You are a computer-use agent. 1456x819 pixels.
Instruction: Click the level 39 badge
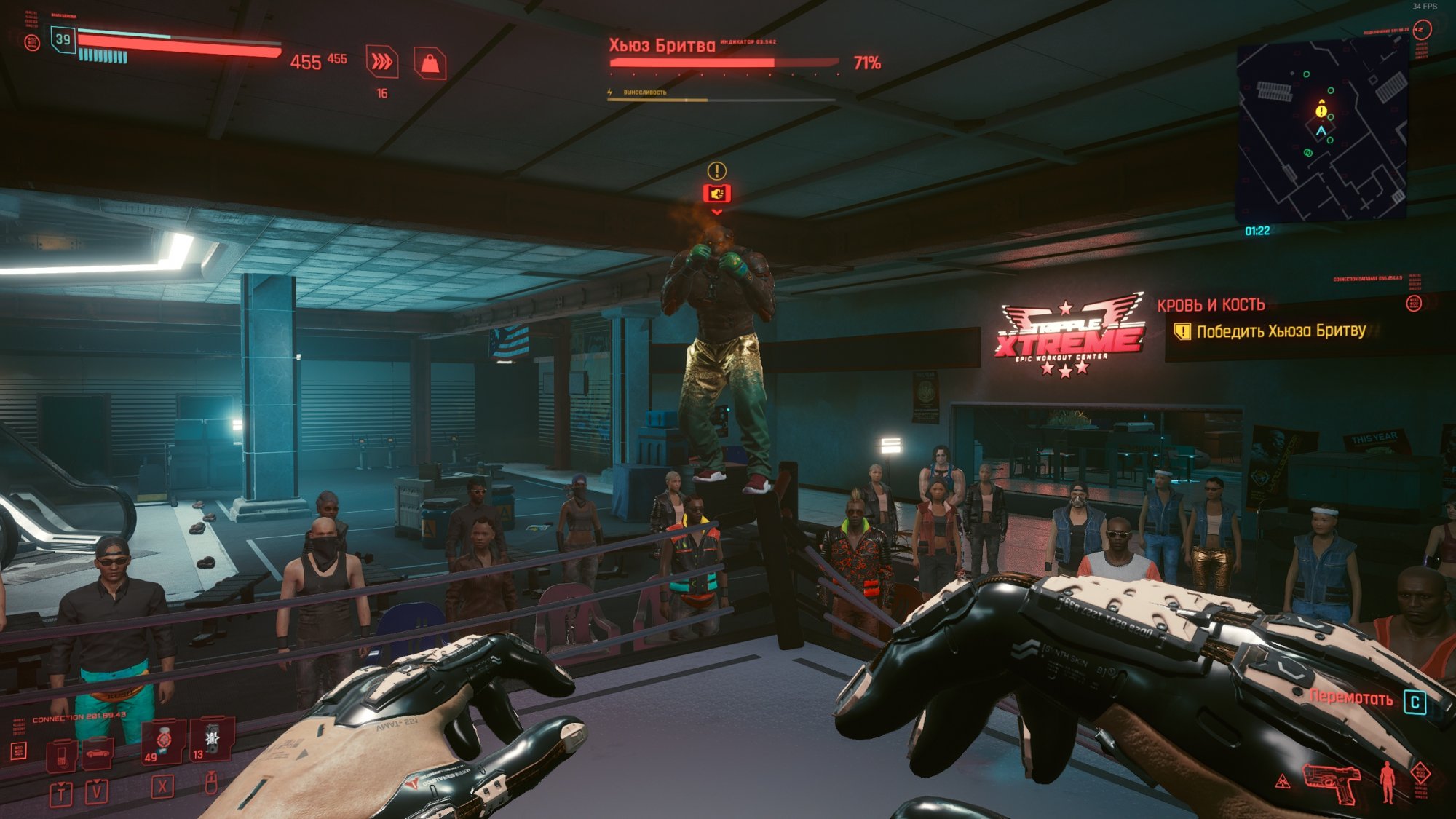click(63, 39)
